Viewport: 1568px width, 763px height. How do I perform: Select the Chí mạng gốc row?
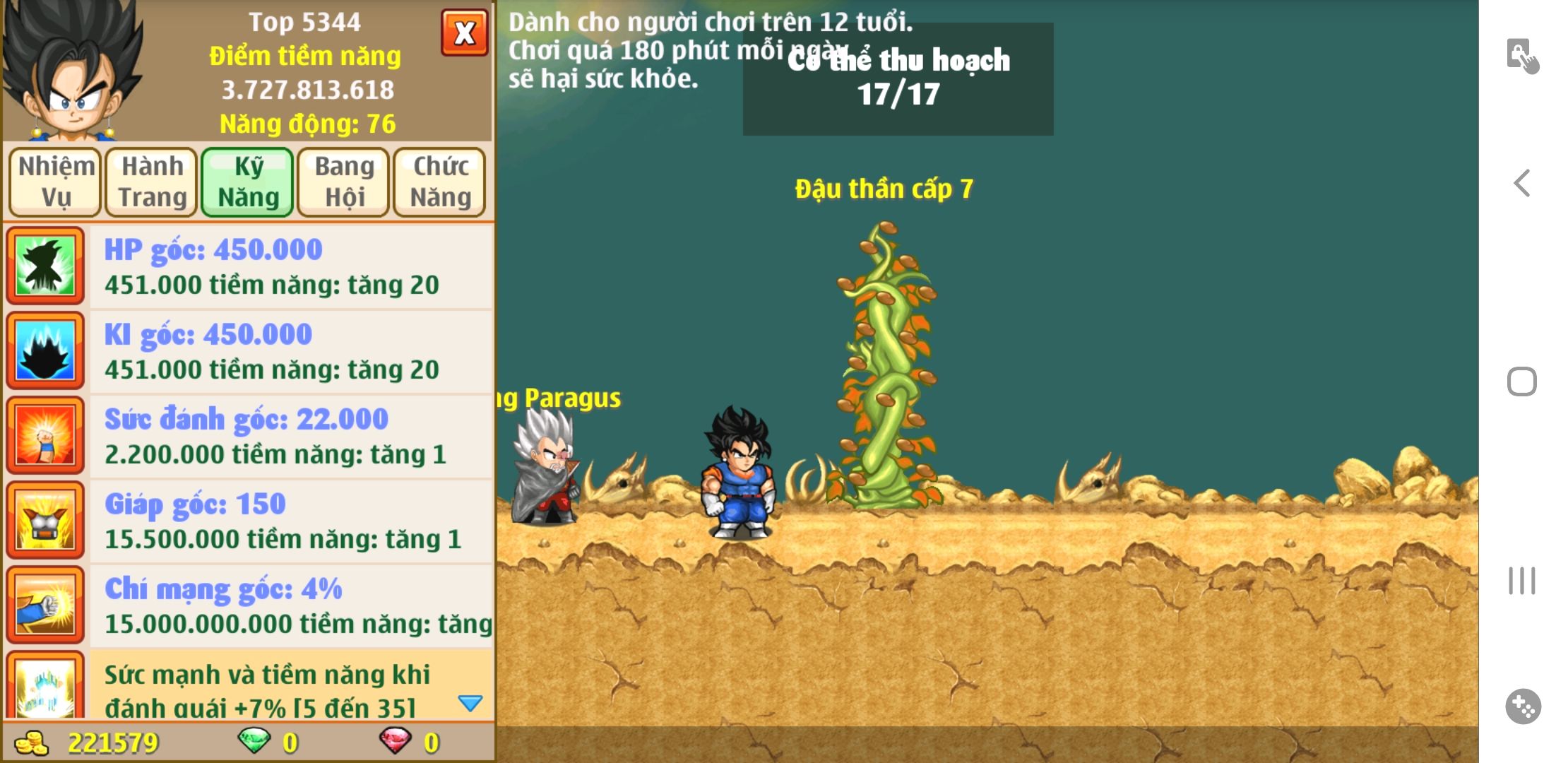[290, 606]
